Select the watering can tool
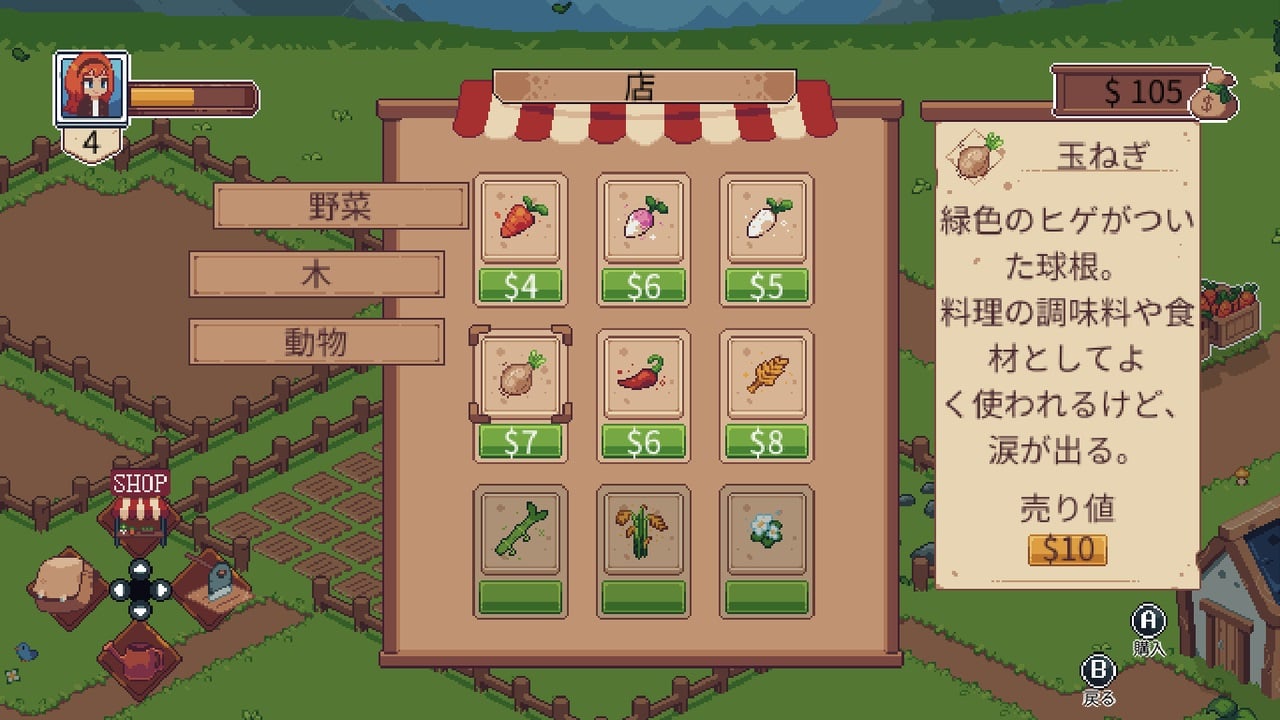This screenshot has width=1280, height=720. click(x=140, y=660)
